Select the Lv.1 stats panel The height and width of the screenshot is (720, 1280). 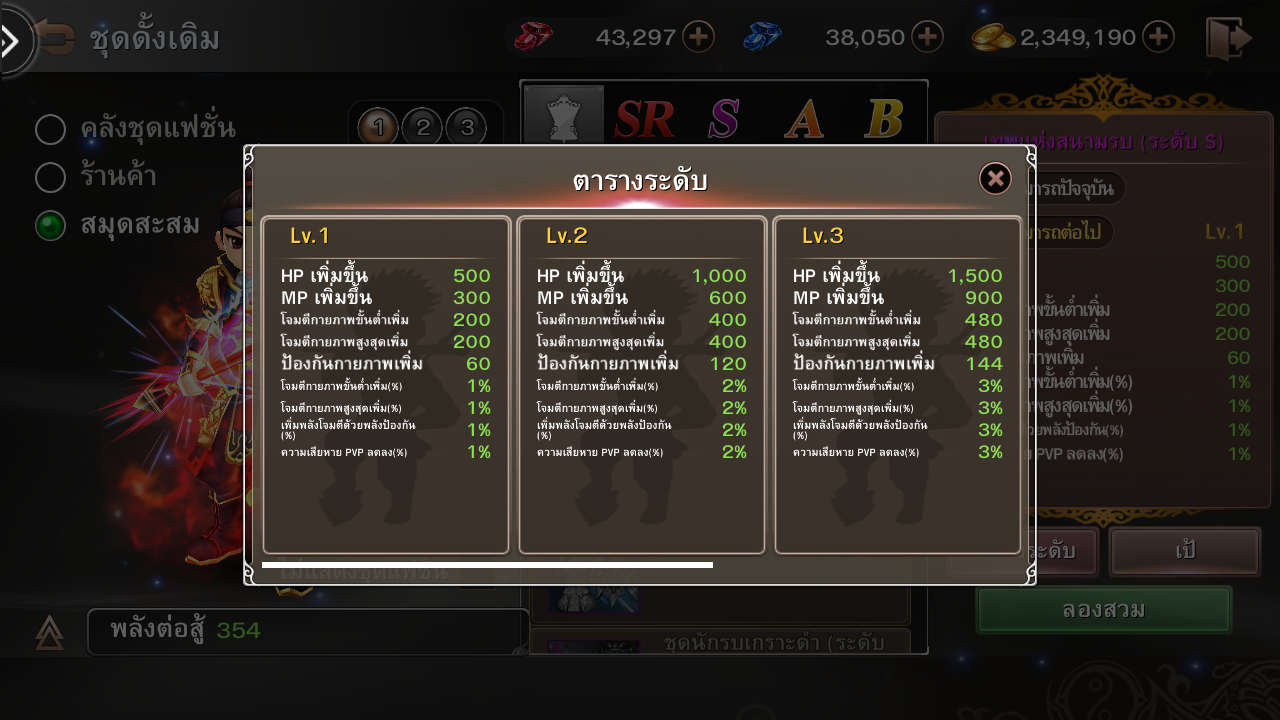point(386,385)
